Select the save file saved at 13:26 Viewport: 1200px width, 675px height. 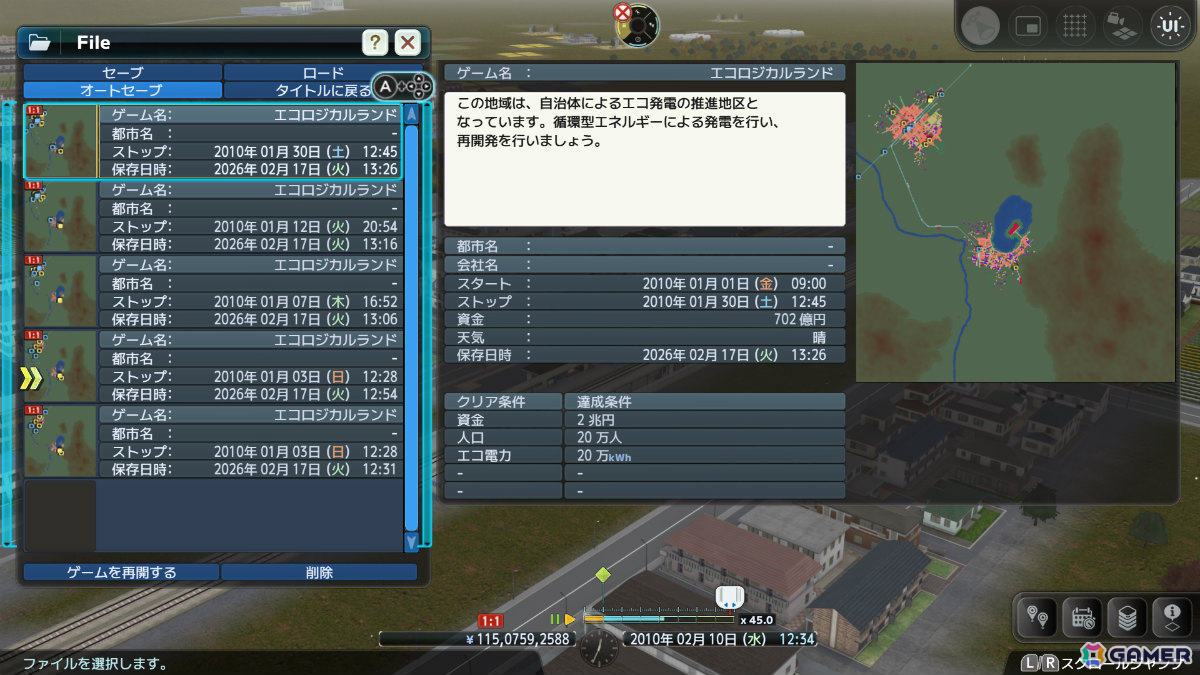click(x=250, y=142)
